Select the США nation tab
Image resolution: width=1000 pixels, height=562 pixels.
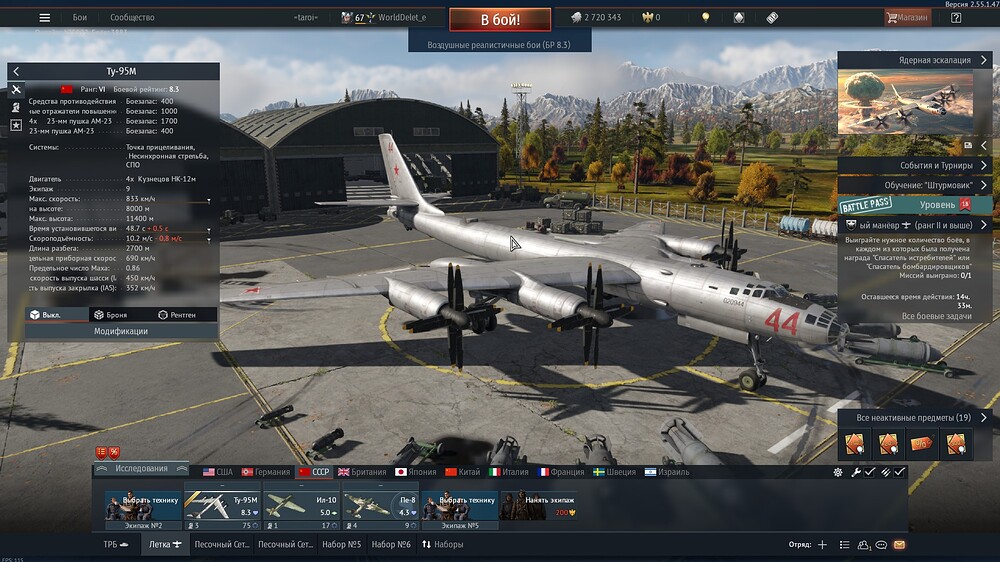pyautogui.click(x=217, y=471)
